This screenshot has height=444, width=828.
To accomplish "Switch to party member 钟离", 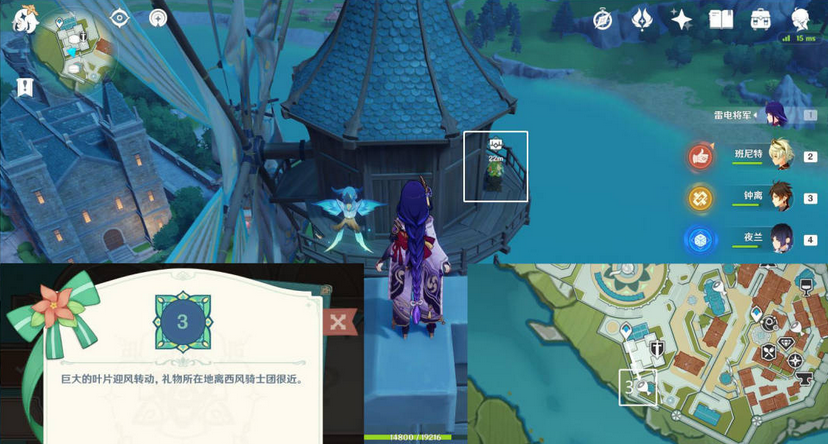I will point(779,197).
